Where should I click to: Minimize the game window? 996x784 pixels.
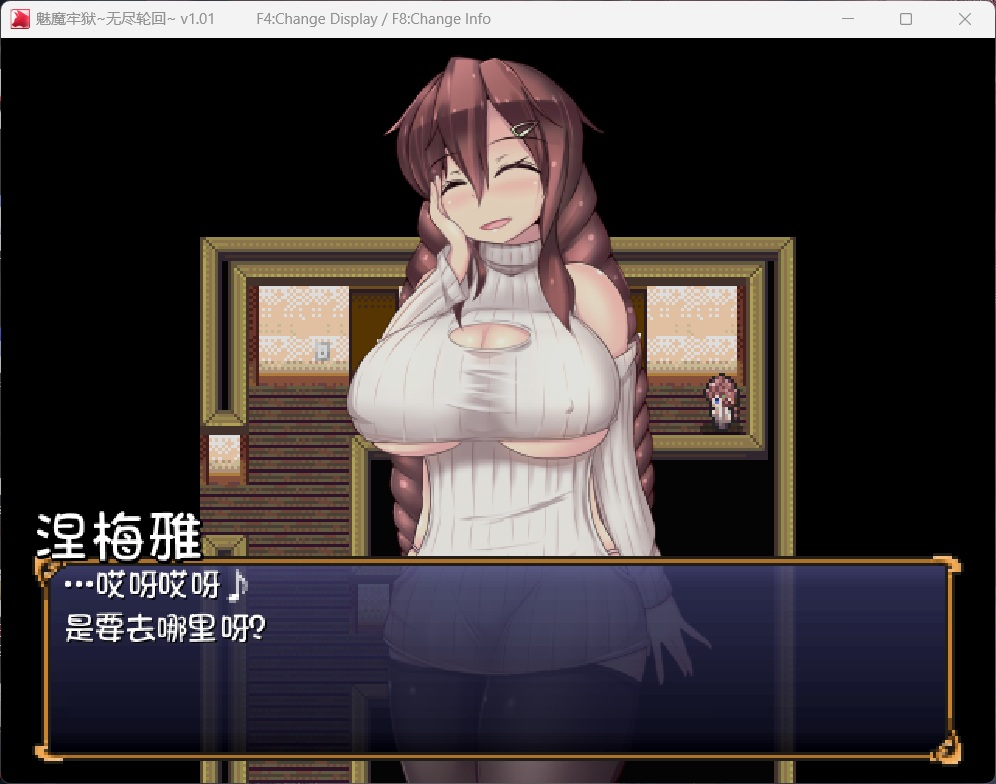[x=848, y=19]
